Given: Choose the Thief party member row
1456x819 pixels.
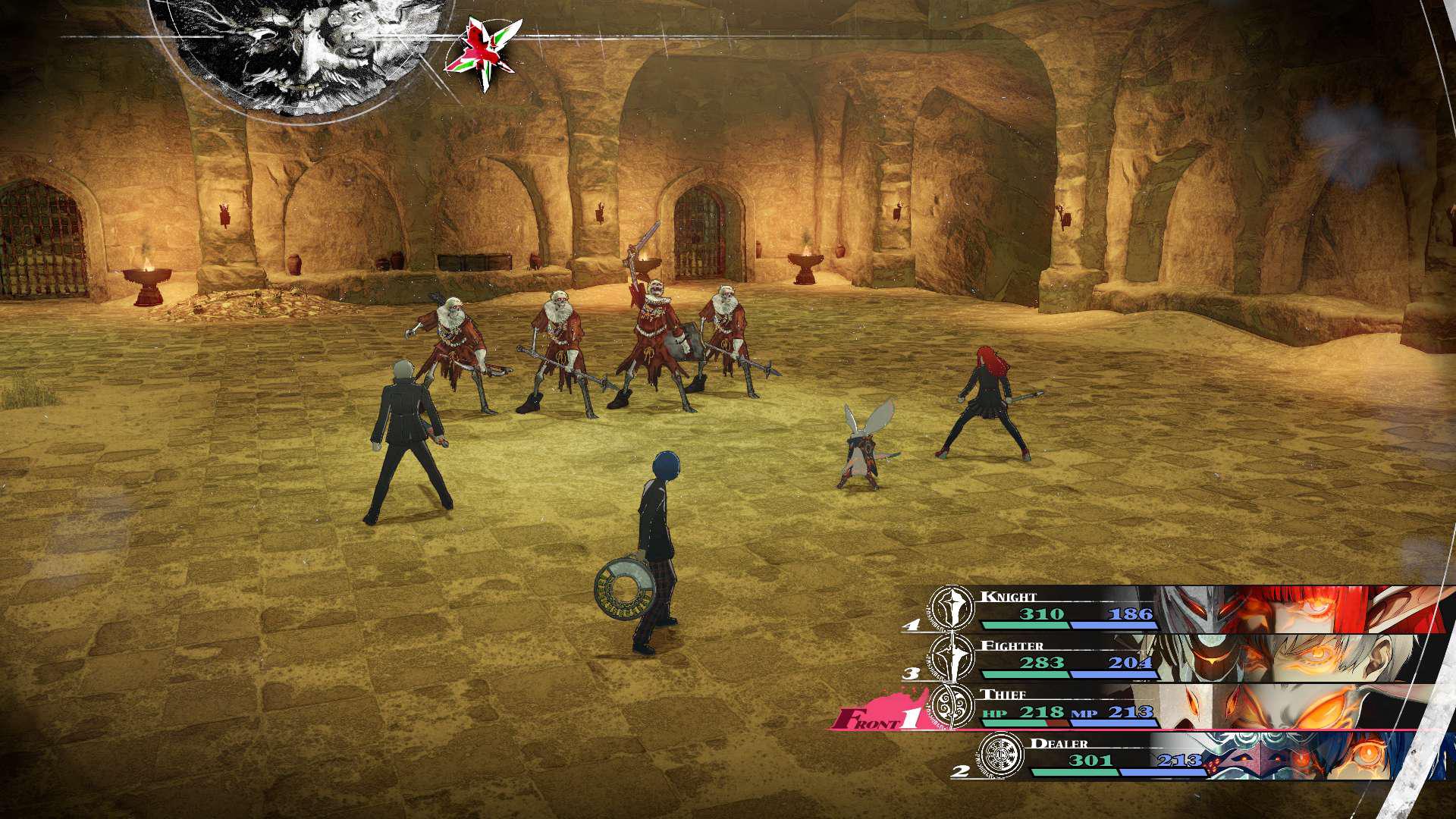Looking at the screenshot, I should pyautogui.click(x=1183, y=708).
